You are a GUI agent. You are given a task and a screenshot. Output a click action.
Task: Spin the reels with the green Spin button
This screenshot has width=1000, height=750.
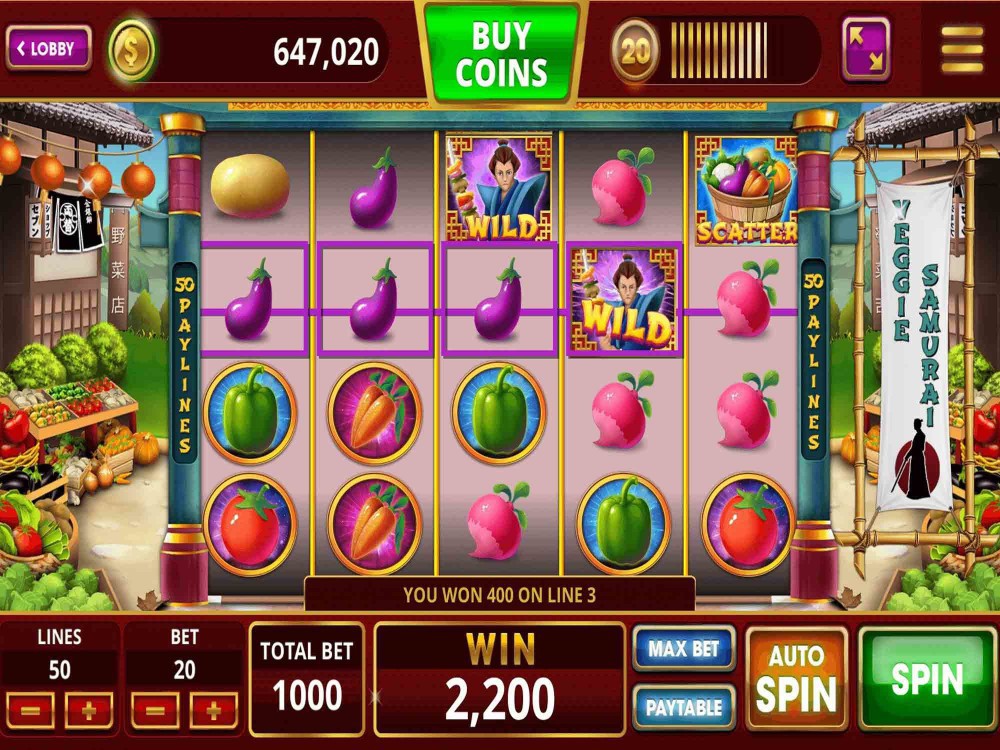927,678
